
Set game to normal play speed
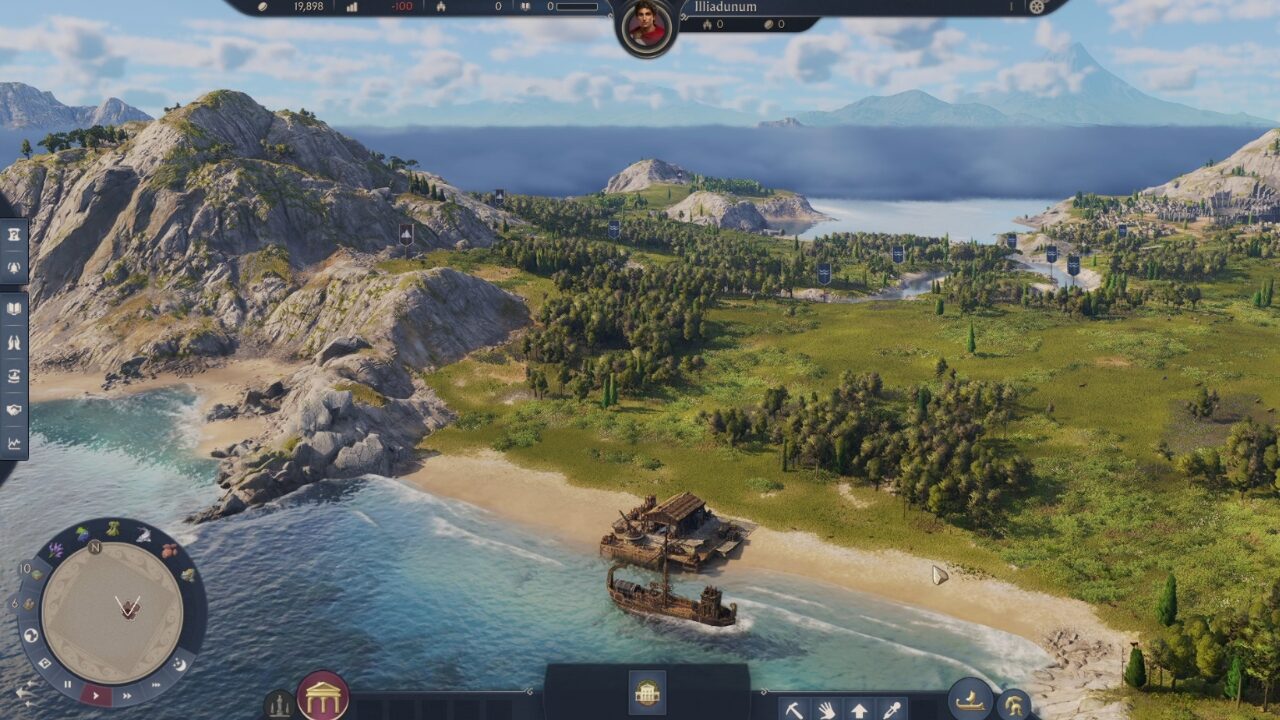point(96,694)
